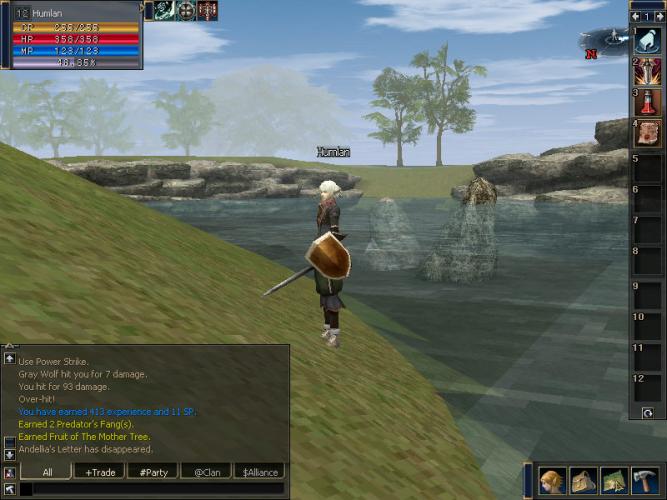Show the @Clan chat tab
667x500 pixels.
point(206,472)
